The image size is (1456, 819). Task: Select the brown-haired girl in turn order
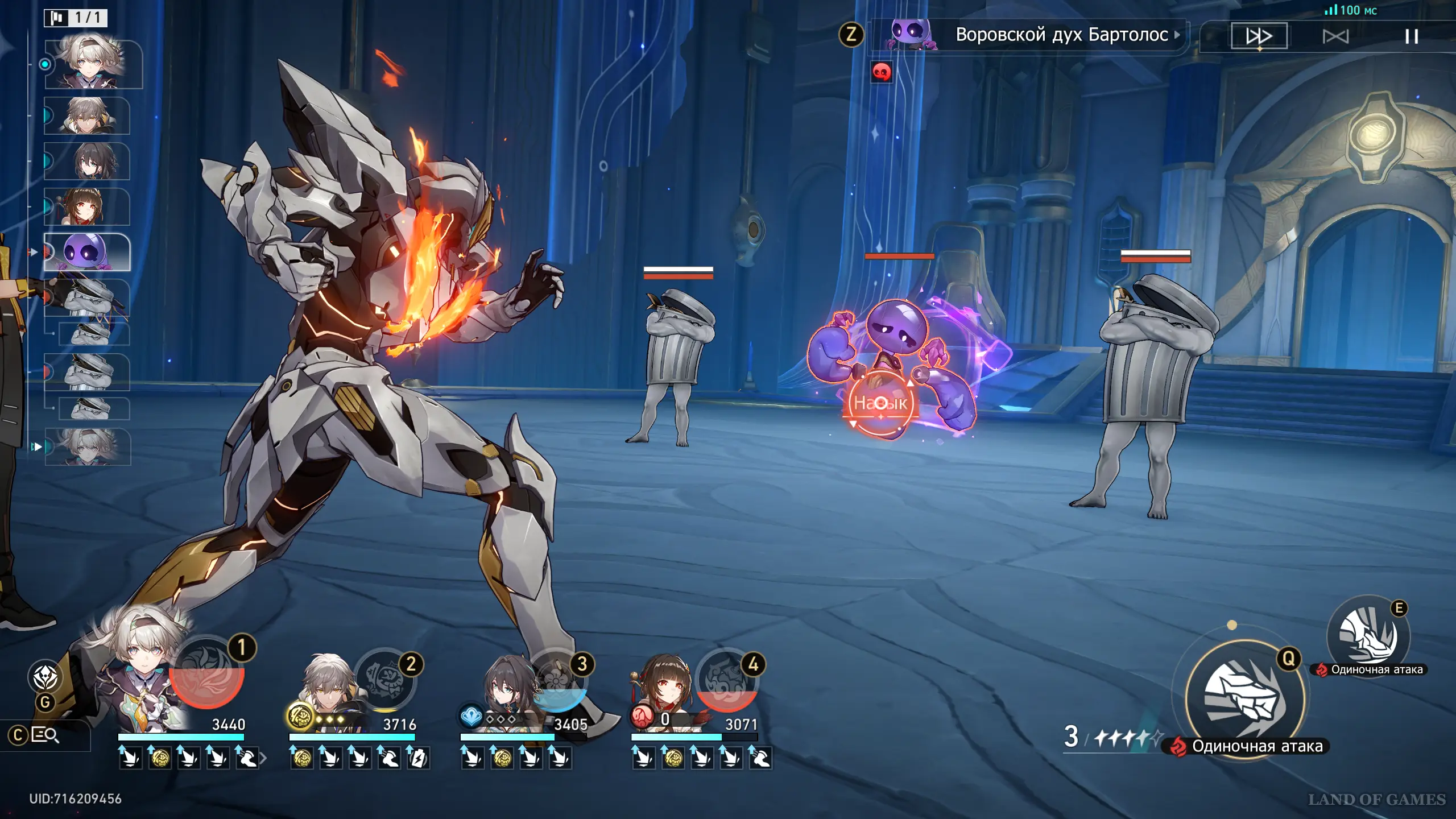86,206
